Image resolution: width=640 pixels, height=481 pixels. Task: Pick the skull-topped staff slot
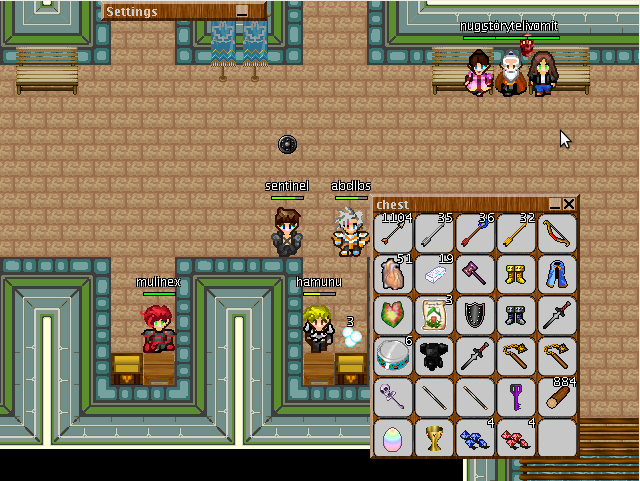[393, 397]
